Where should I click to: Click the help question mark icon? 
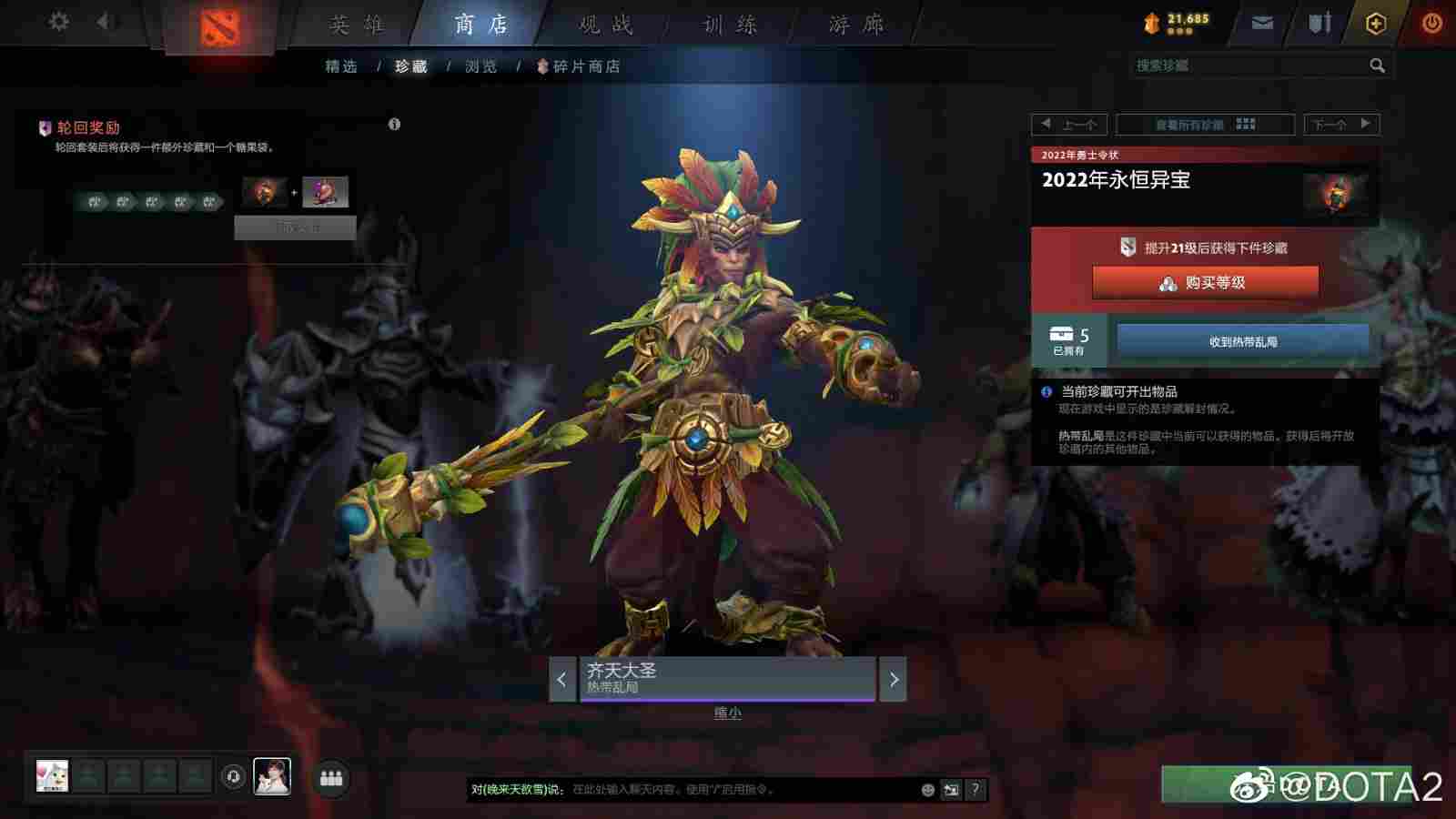pyautogui.click(x=976, y=790)
